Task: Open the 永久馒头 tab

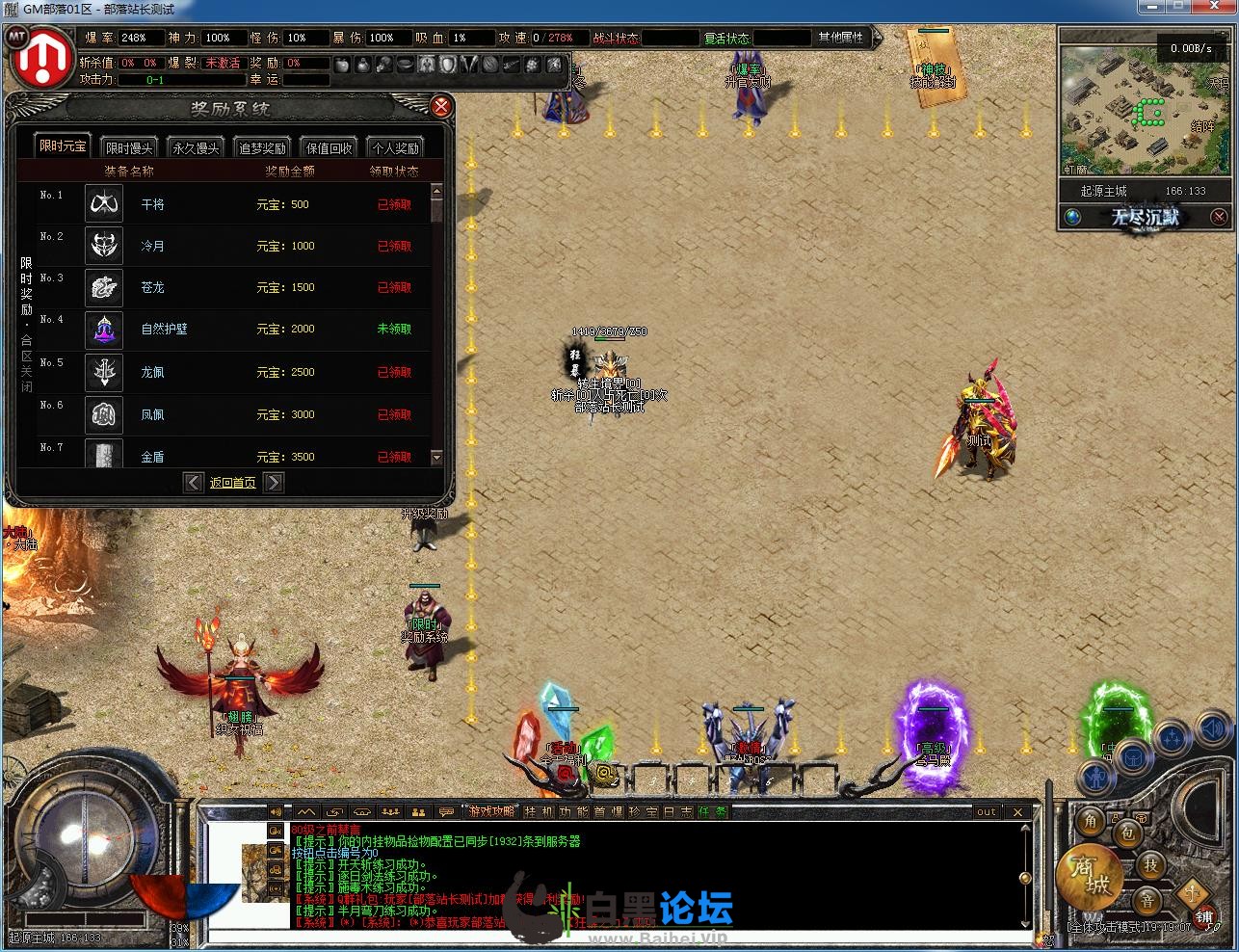Action: click(x=196, y=147)
